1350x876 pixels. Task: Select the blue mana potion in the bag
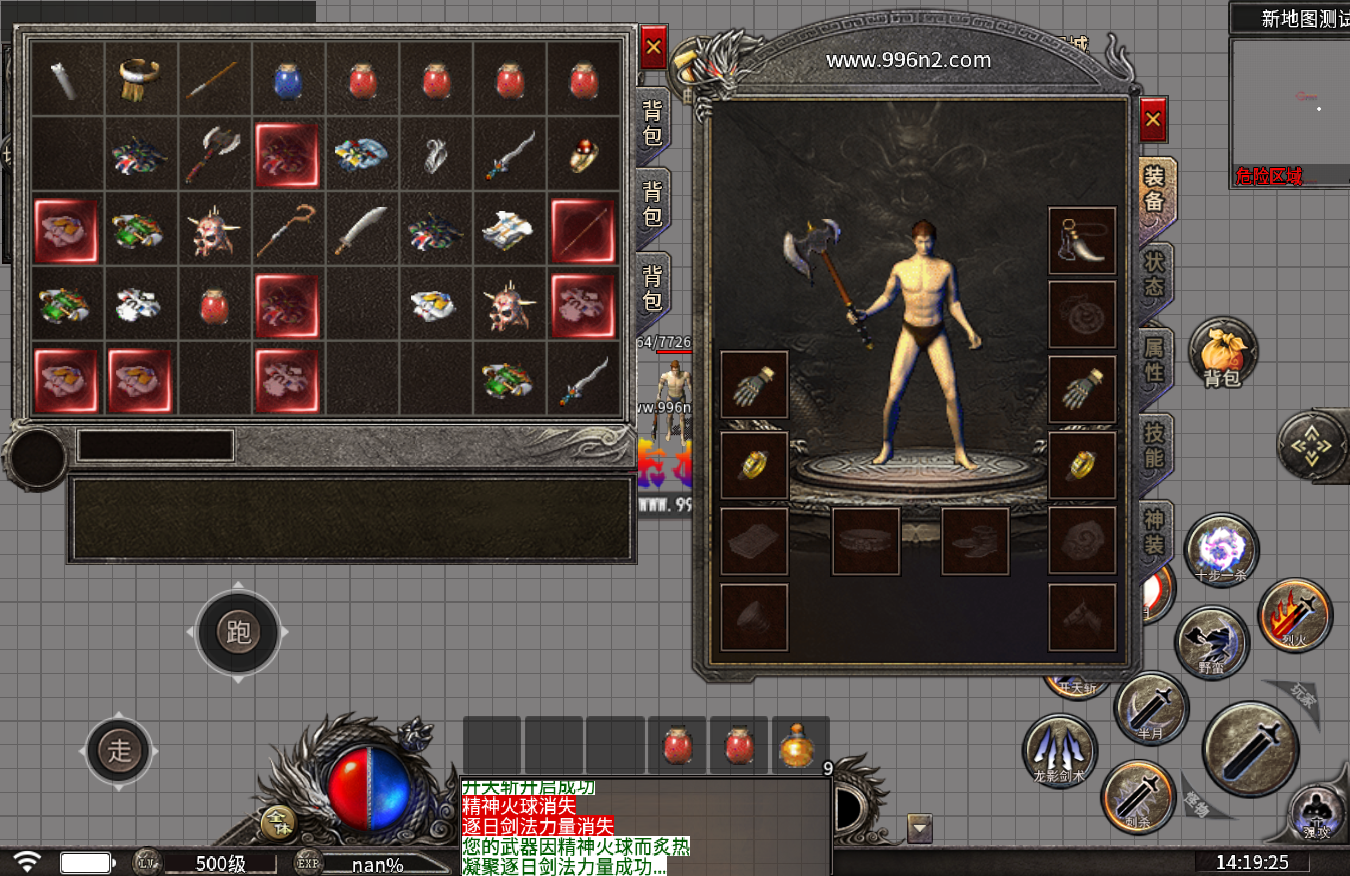click(289, 79)
